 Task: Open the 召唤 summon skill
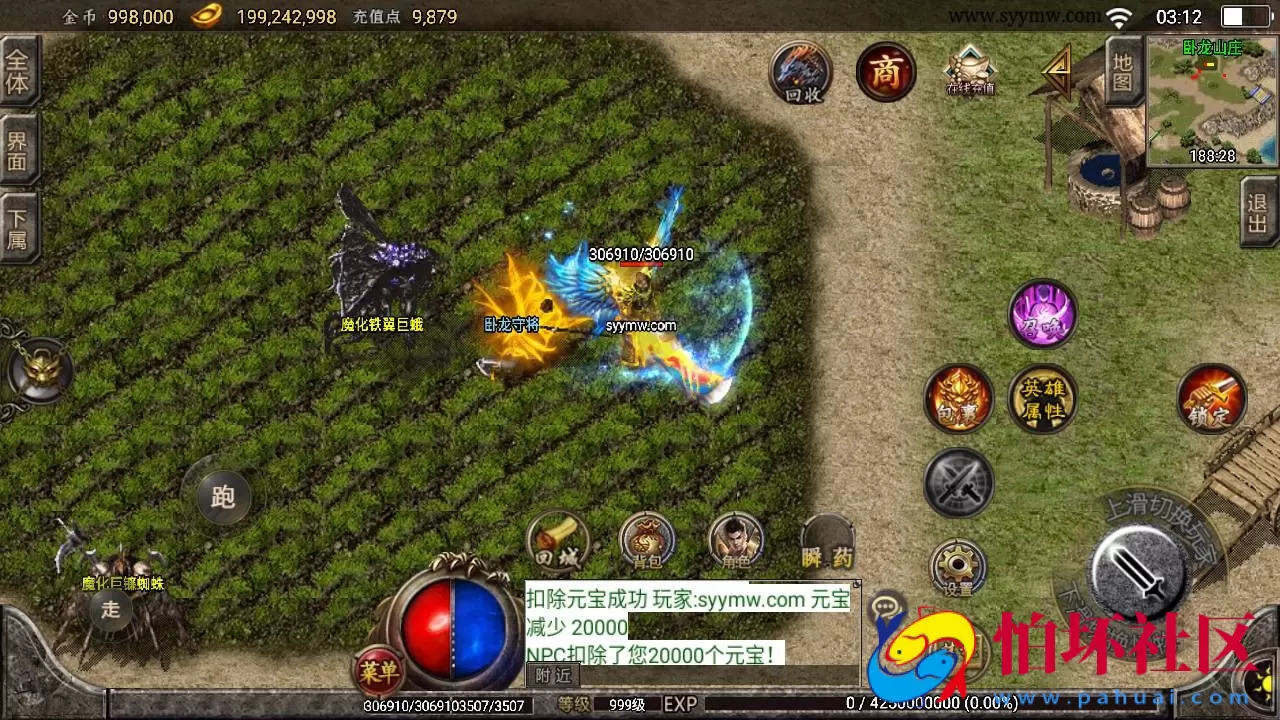pos(1043,314)
